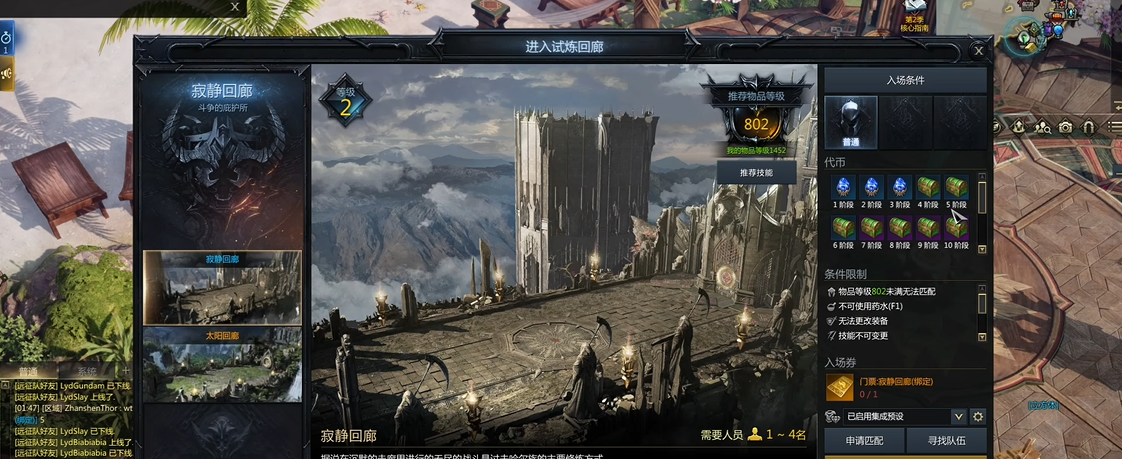Select the 1 阶段 blue gem reward
1122x459 pixels.
[x=842, y=189]
